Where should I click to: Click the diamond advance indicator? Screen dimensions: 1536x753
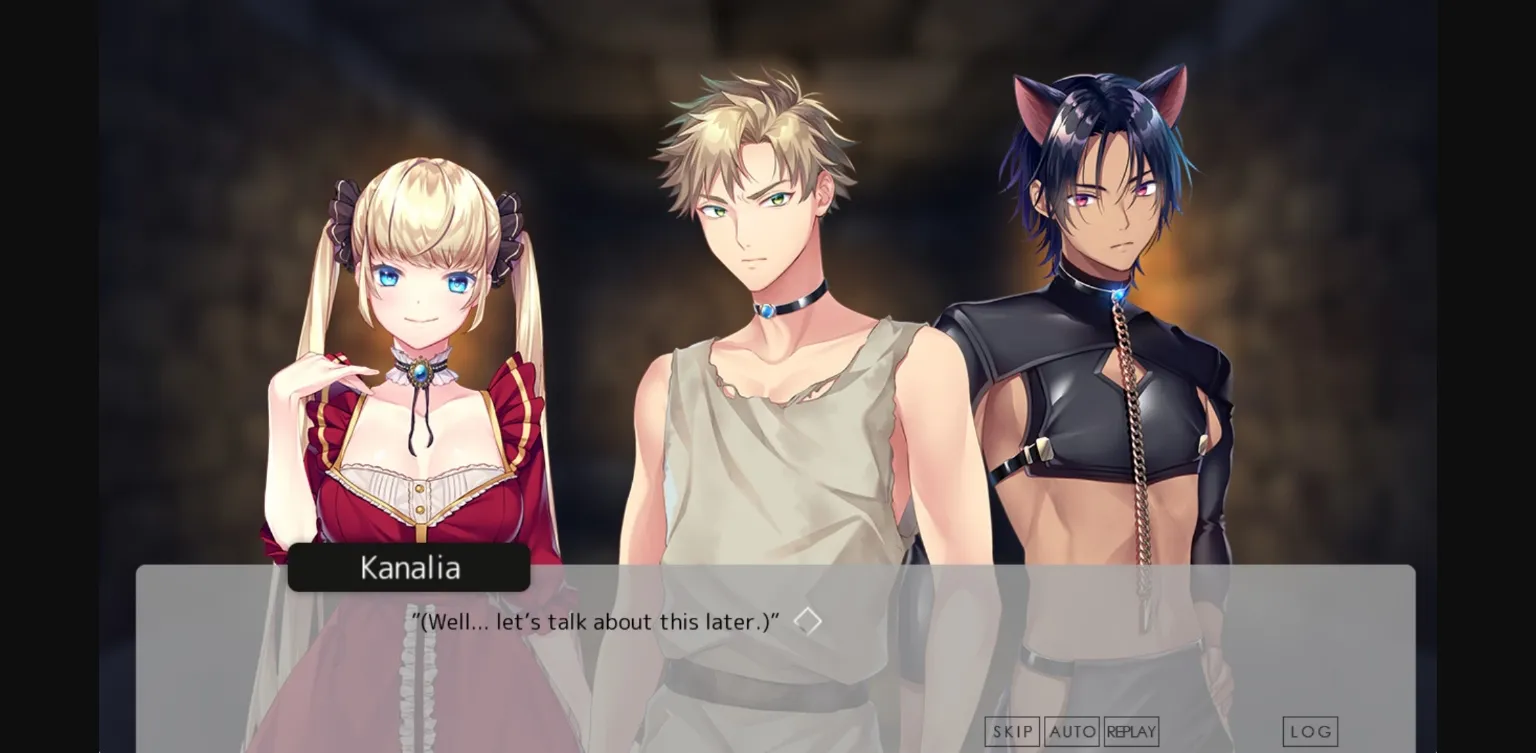(x=809, y=620)
